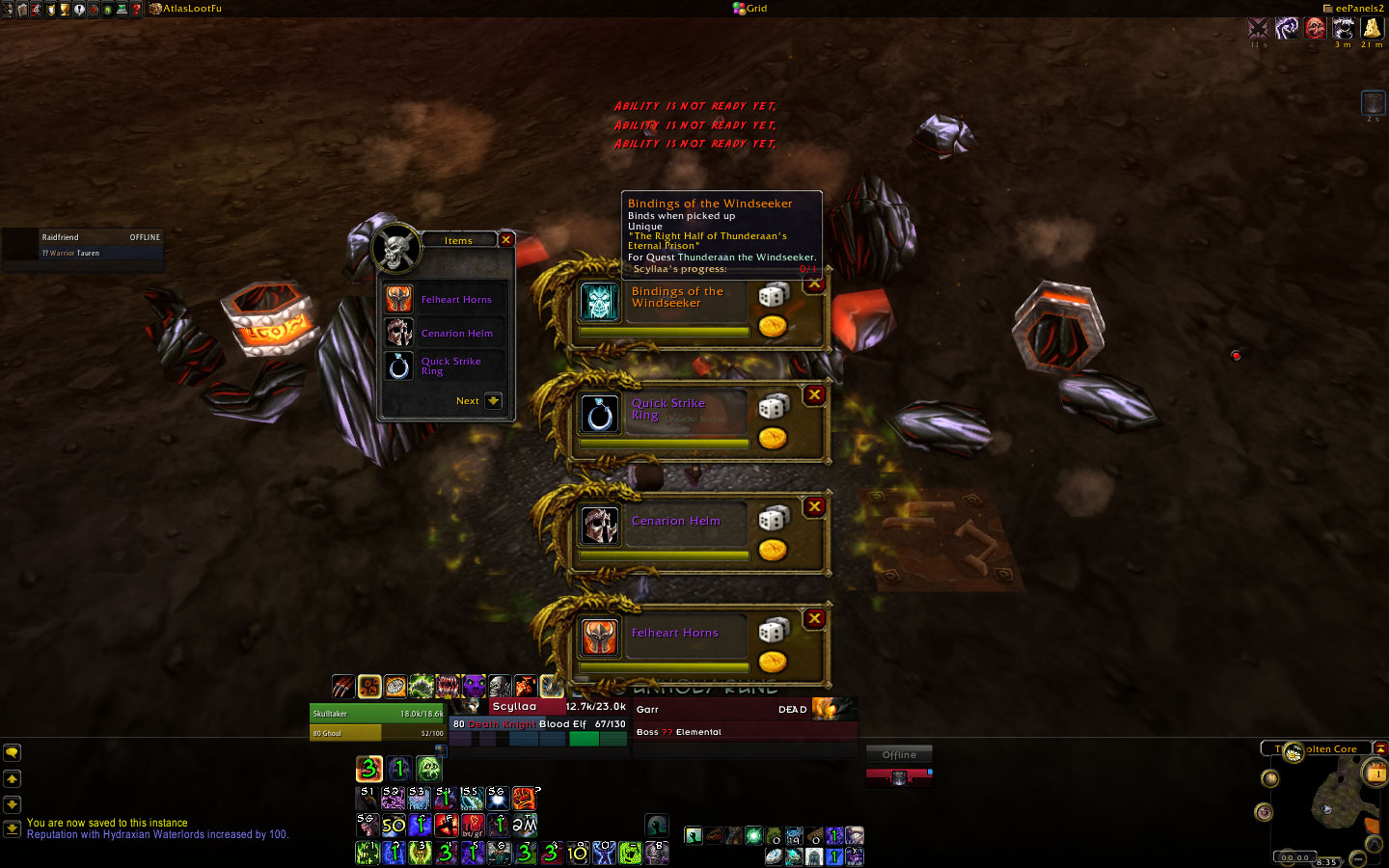
Task: Open the Grid addon from the top bar
Action: pos(750,9)
